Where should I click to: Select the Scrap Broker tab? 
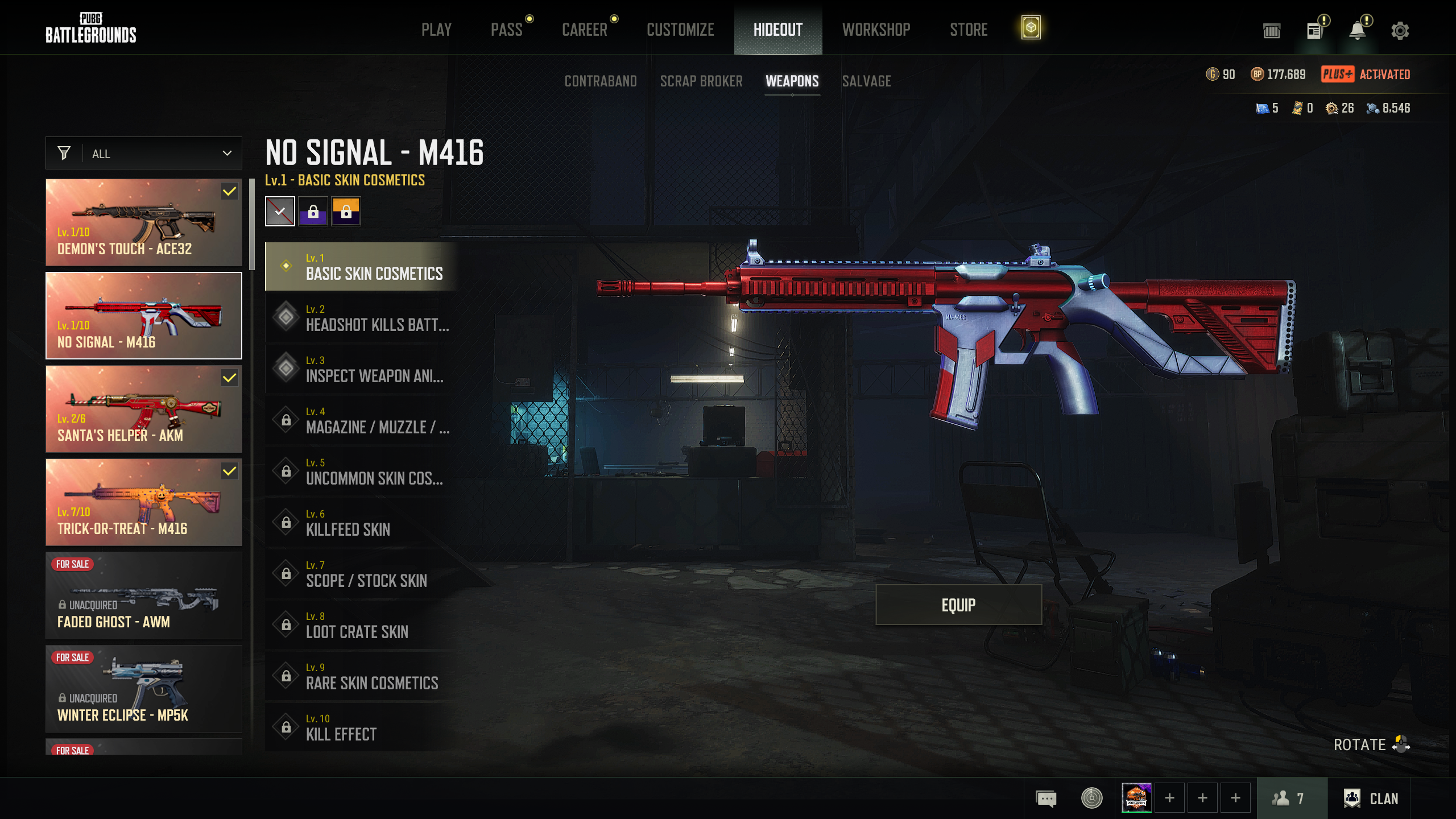(x=701, y=81)
